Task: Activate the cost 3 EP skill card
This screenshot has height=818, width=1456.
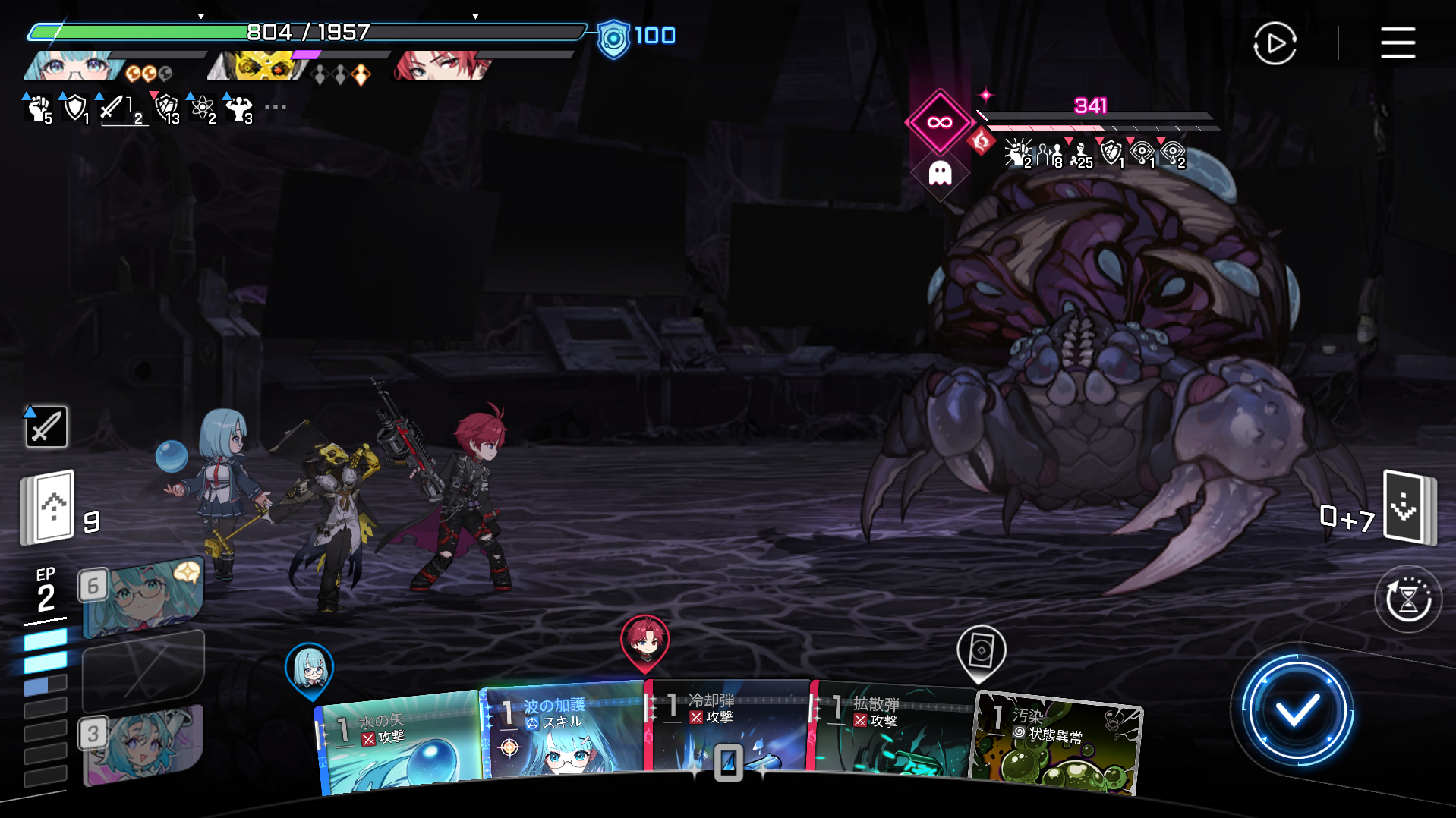Action: pos(143,745)
